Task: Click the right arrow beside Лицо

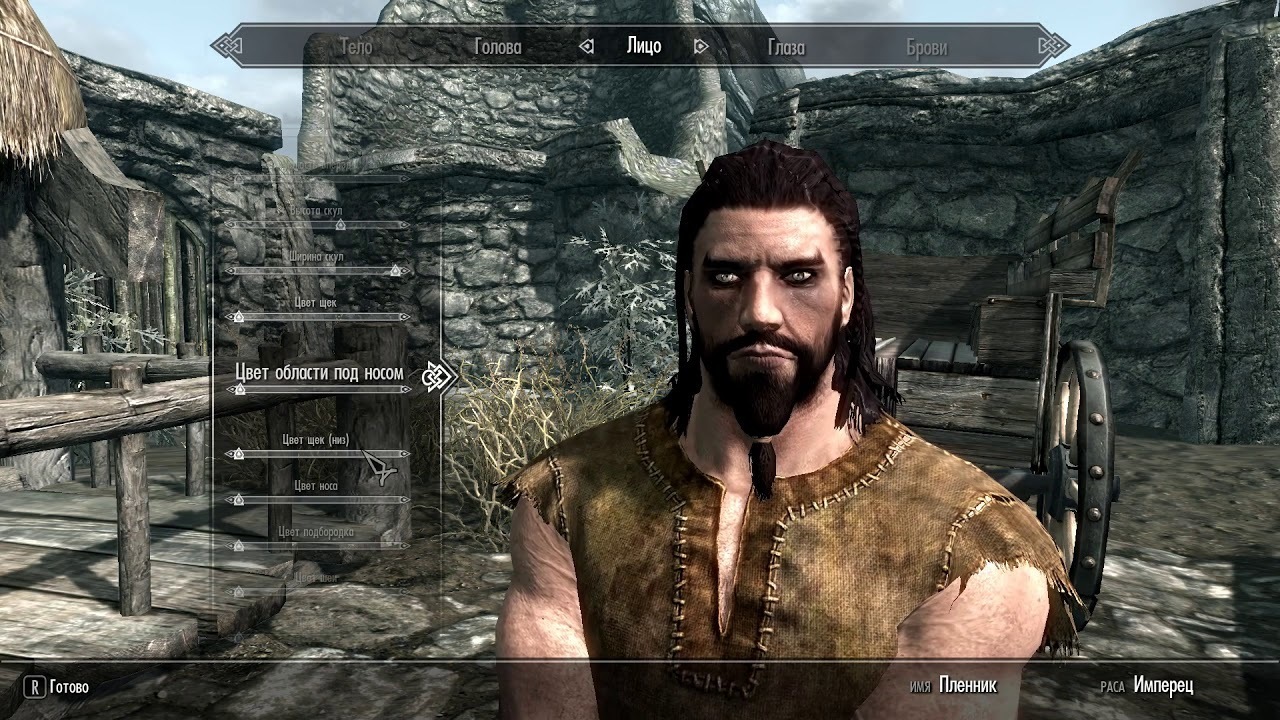Action: (x=701, y=46)
